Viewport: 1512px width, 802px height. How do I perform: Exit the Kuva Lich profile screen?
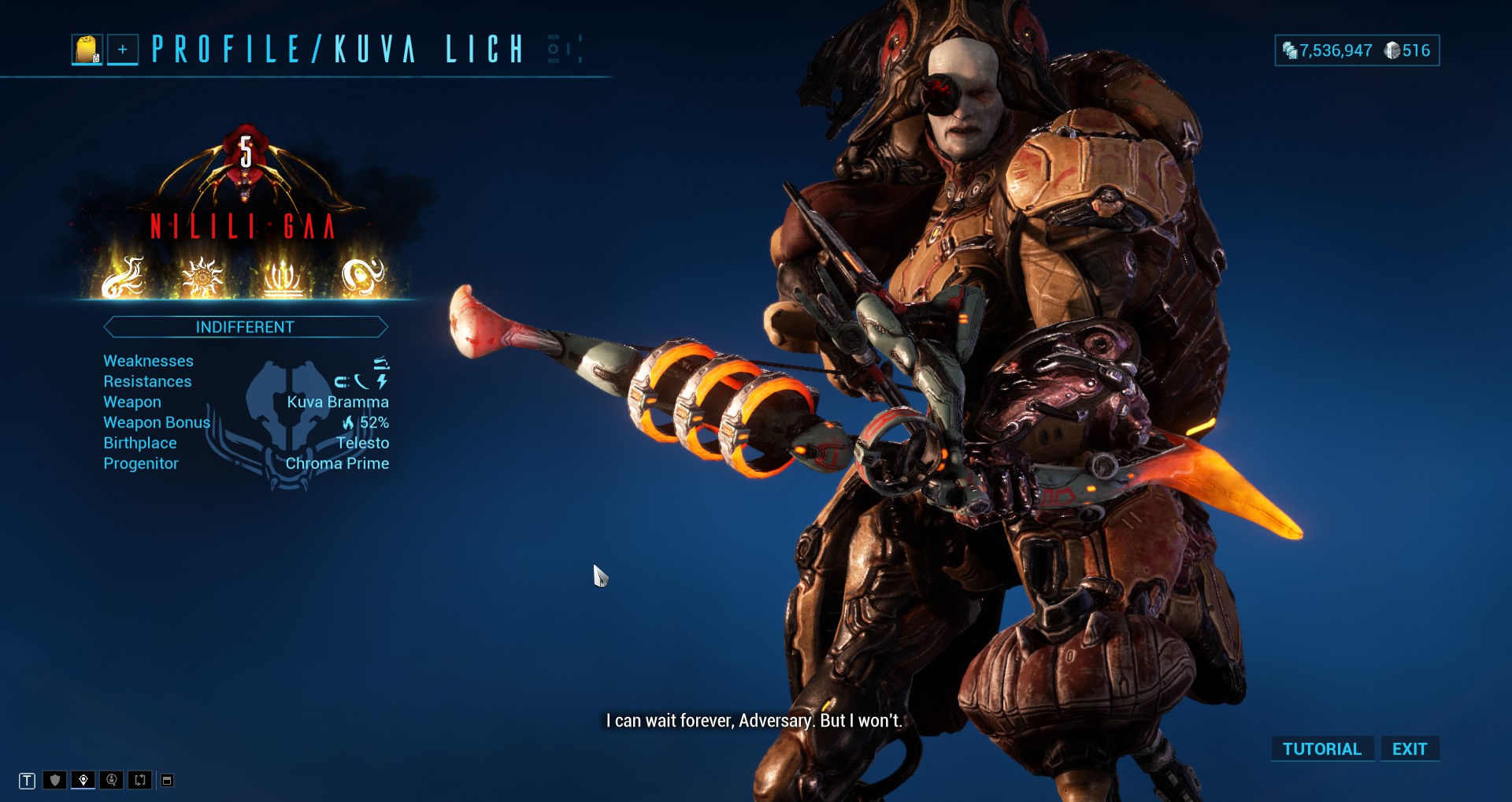click(1409, 748)
